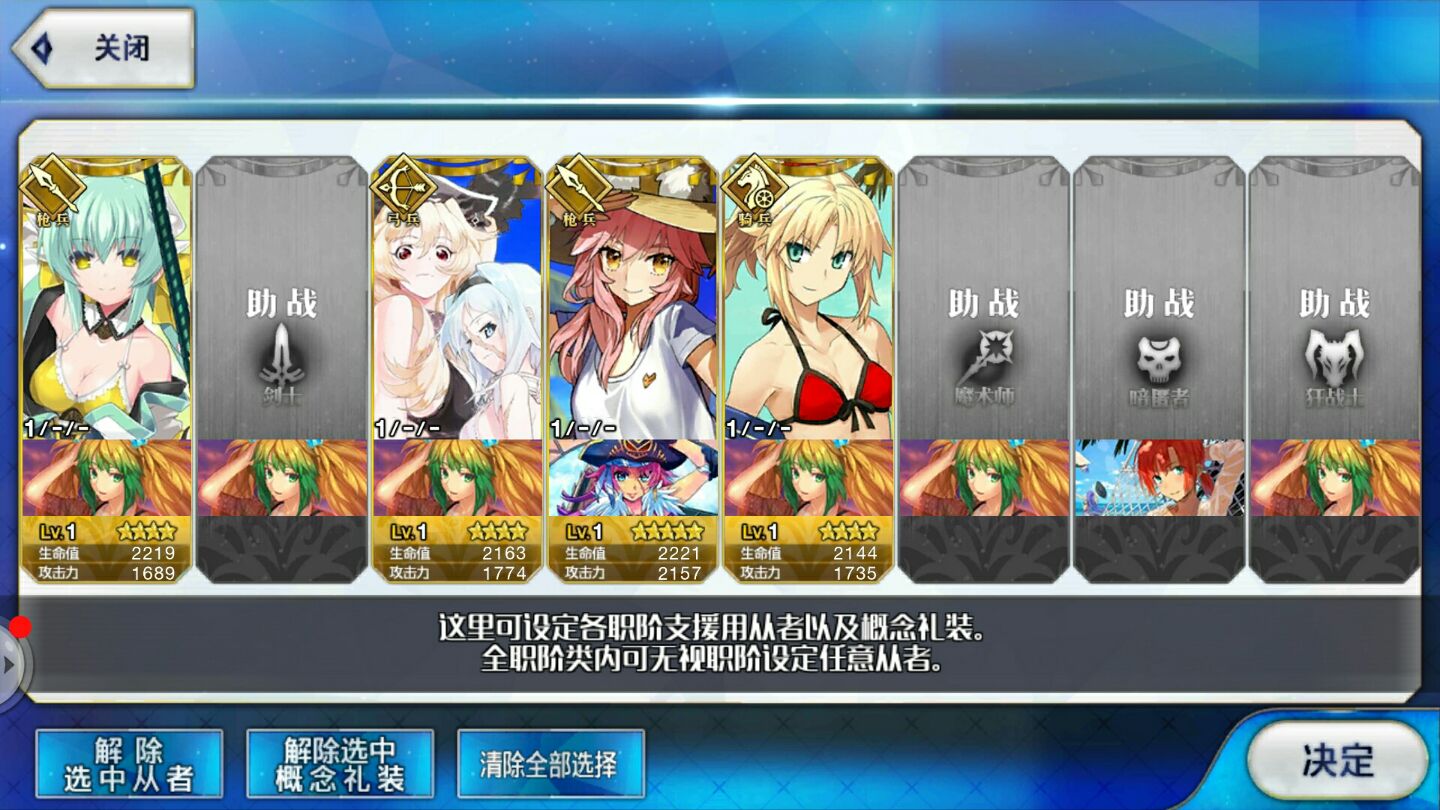This screenshot has width=1440, height=810.
Task: Select the blonde 骑兵 servant in red bikini
Action: tap(808, 300)
